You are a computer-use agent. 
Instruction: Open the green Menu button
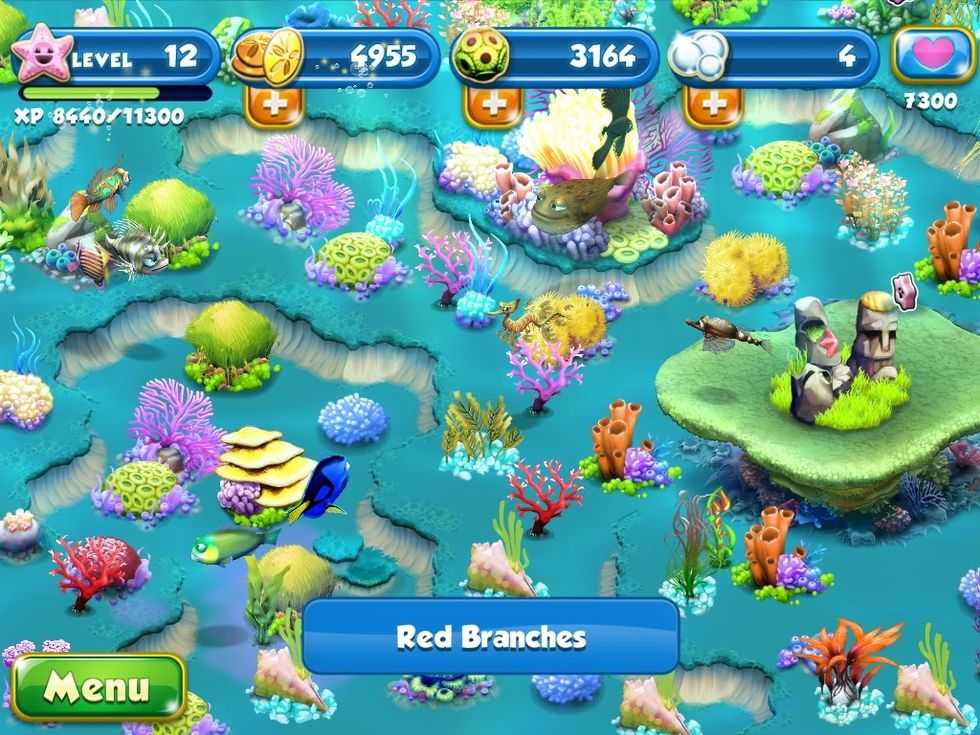pyautogui.click(x=97, y=687)
